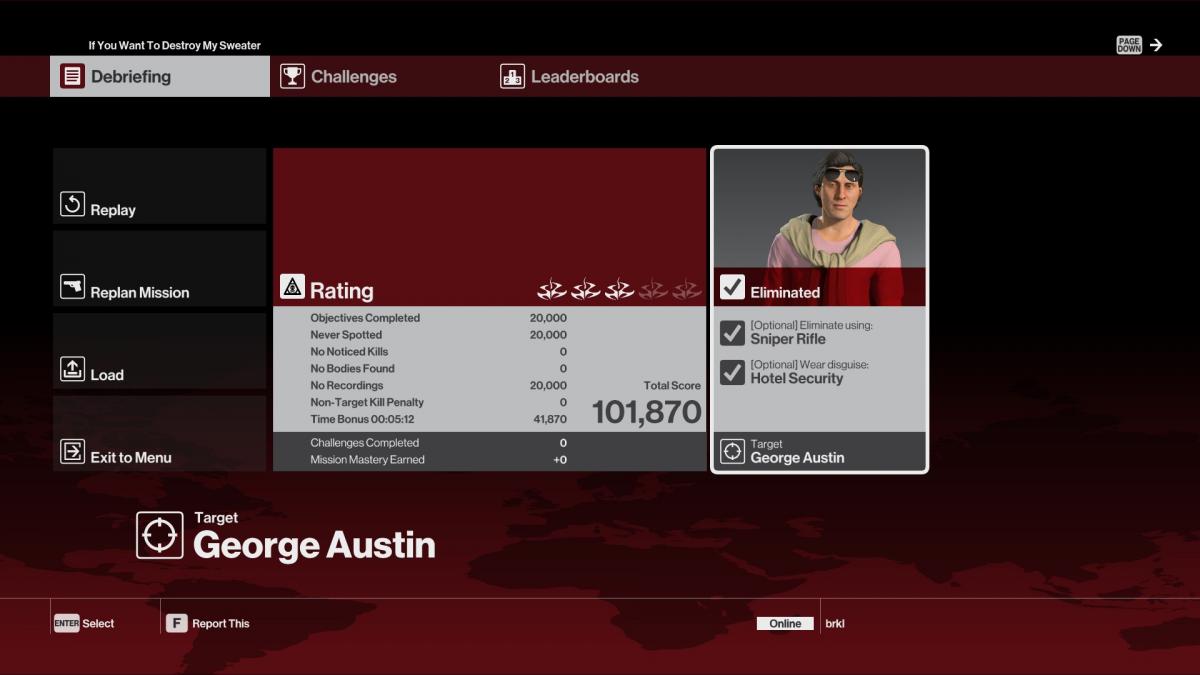Screen dimensions: 1200x675
Task: Select the Debriefing tab
Action: coord(160,77)
